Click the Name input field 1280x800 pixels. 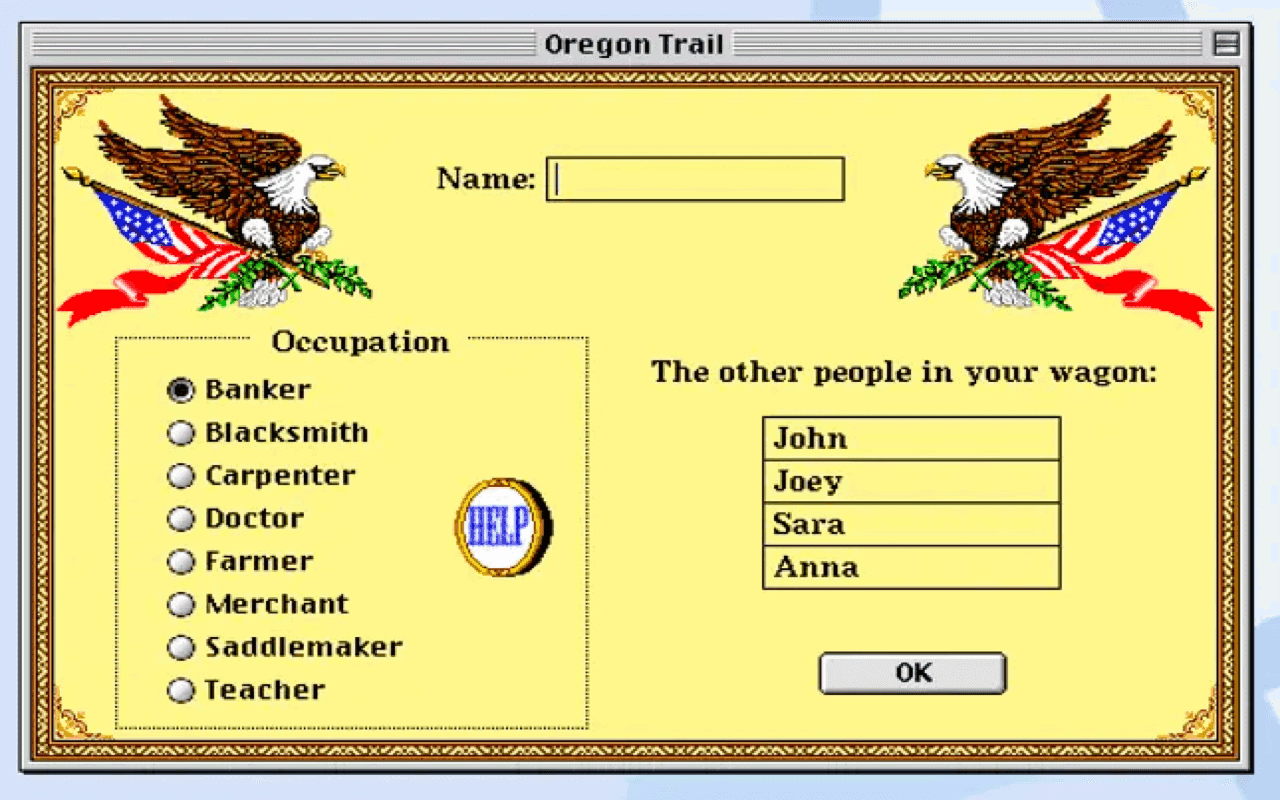694,178
